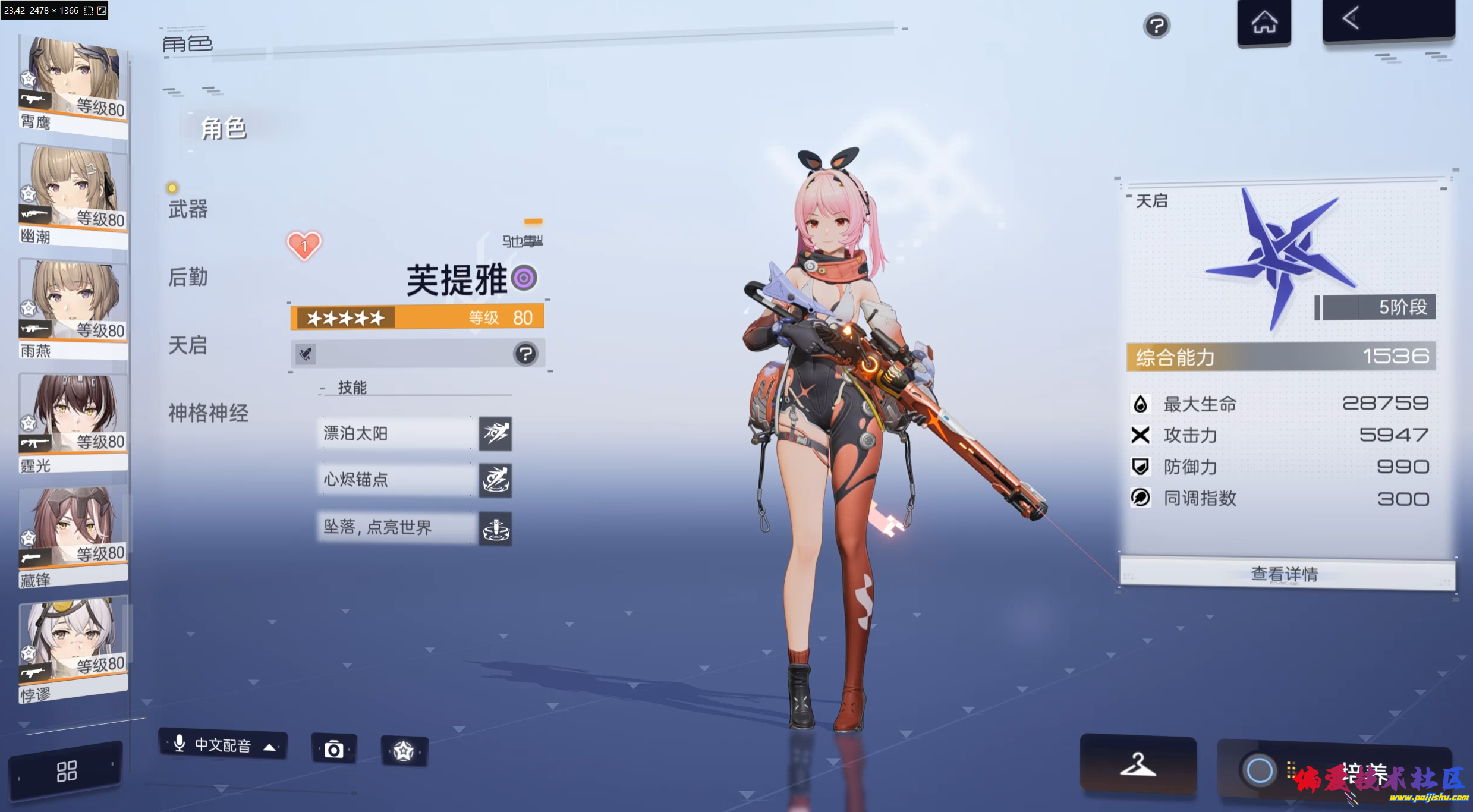Click the camera screenshot button

click(334, 750)
